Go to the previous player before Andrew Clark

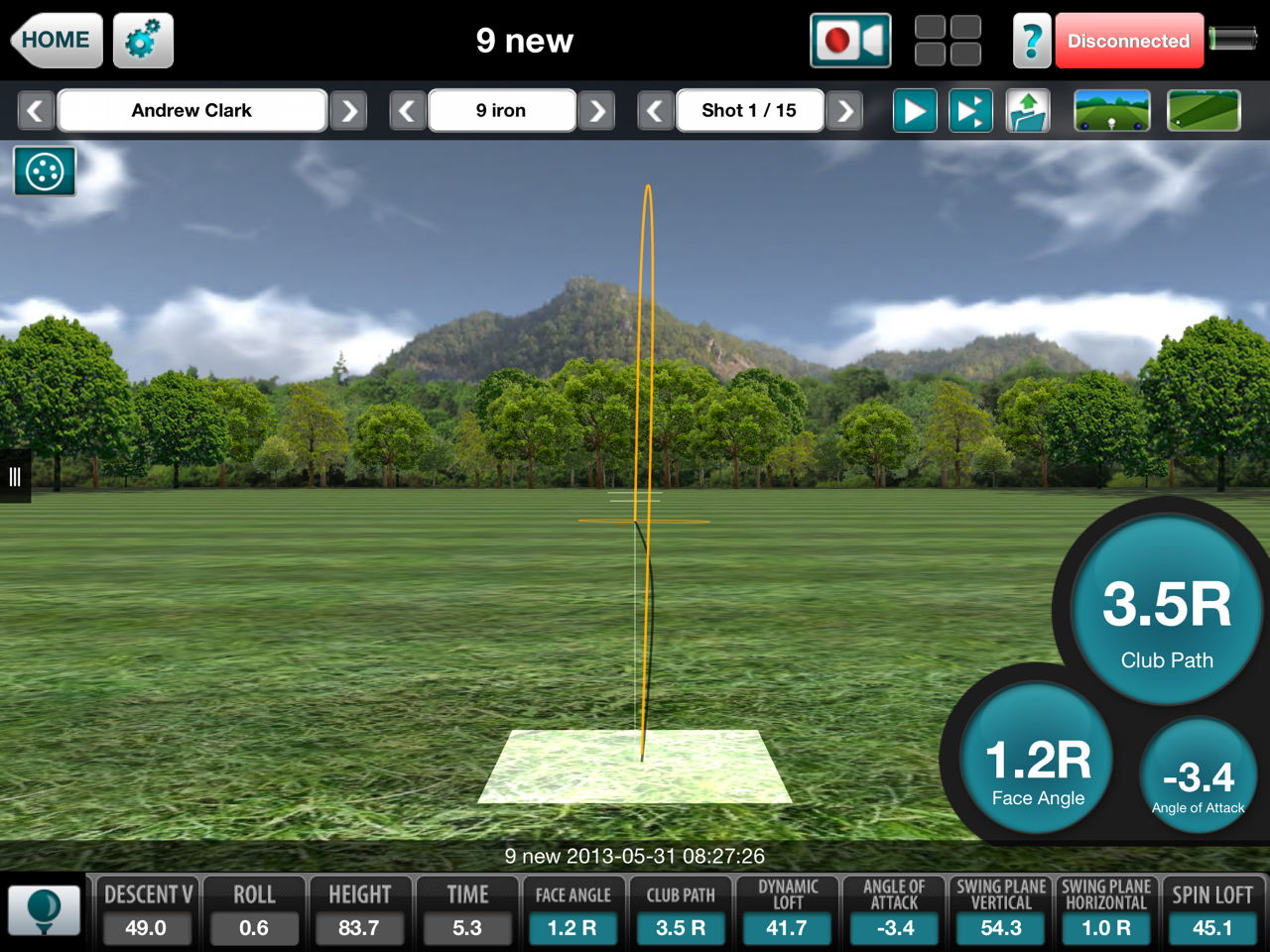click(x=36, y=110)
